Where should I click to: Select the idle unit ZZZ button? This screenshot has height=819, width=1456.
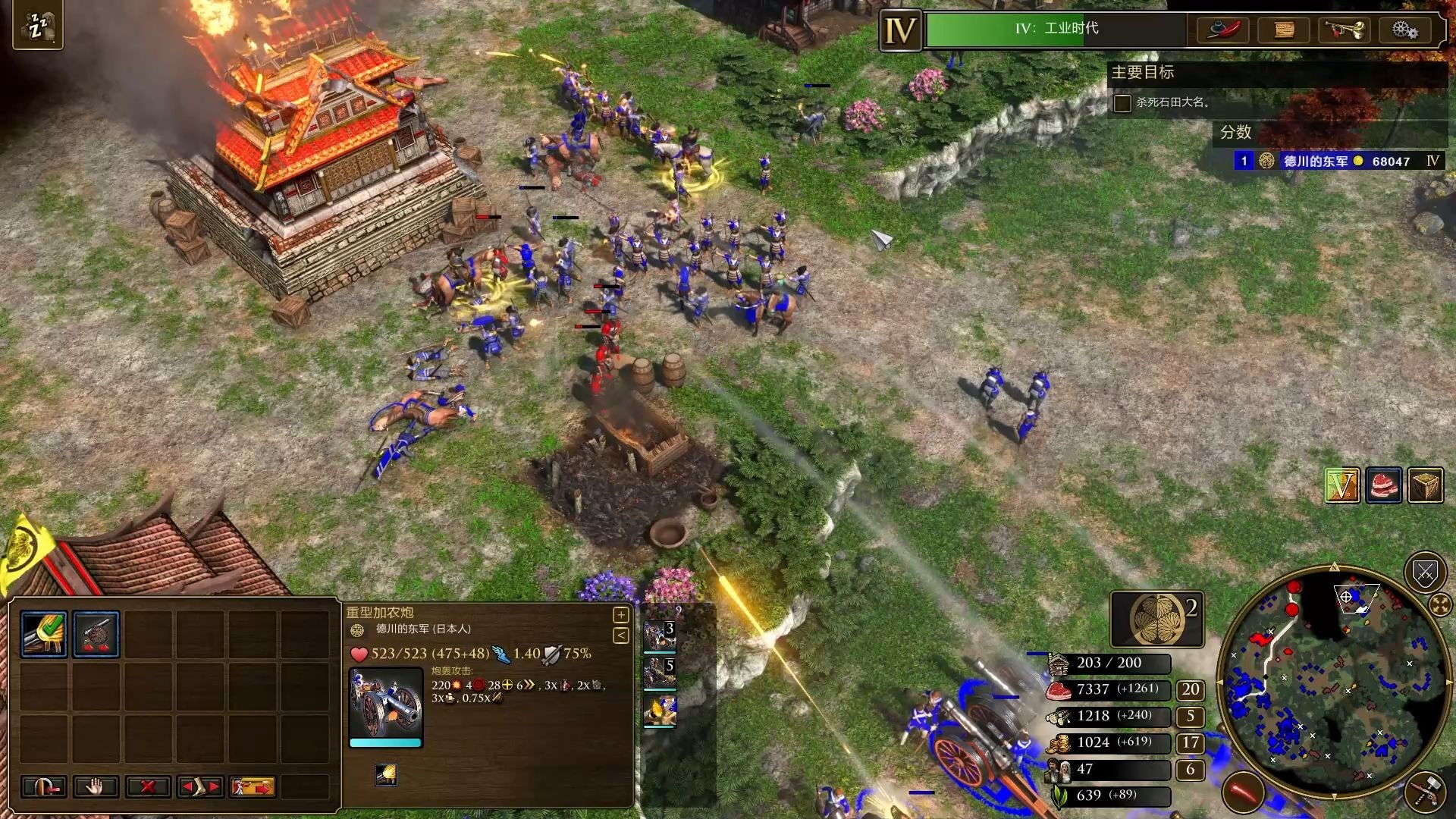37,27
